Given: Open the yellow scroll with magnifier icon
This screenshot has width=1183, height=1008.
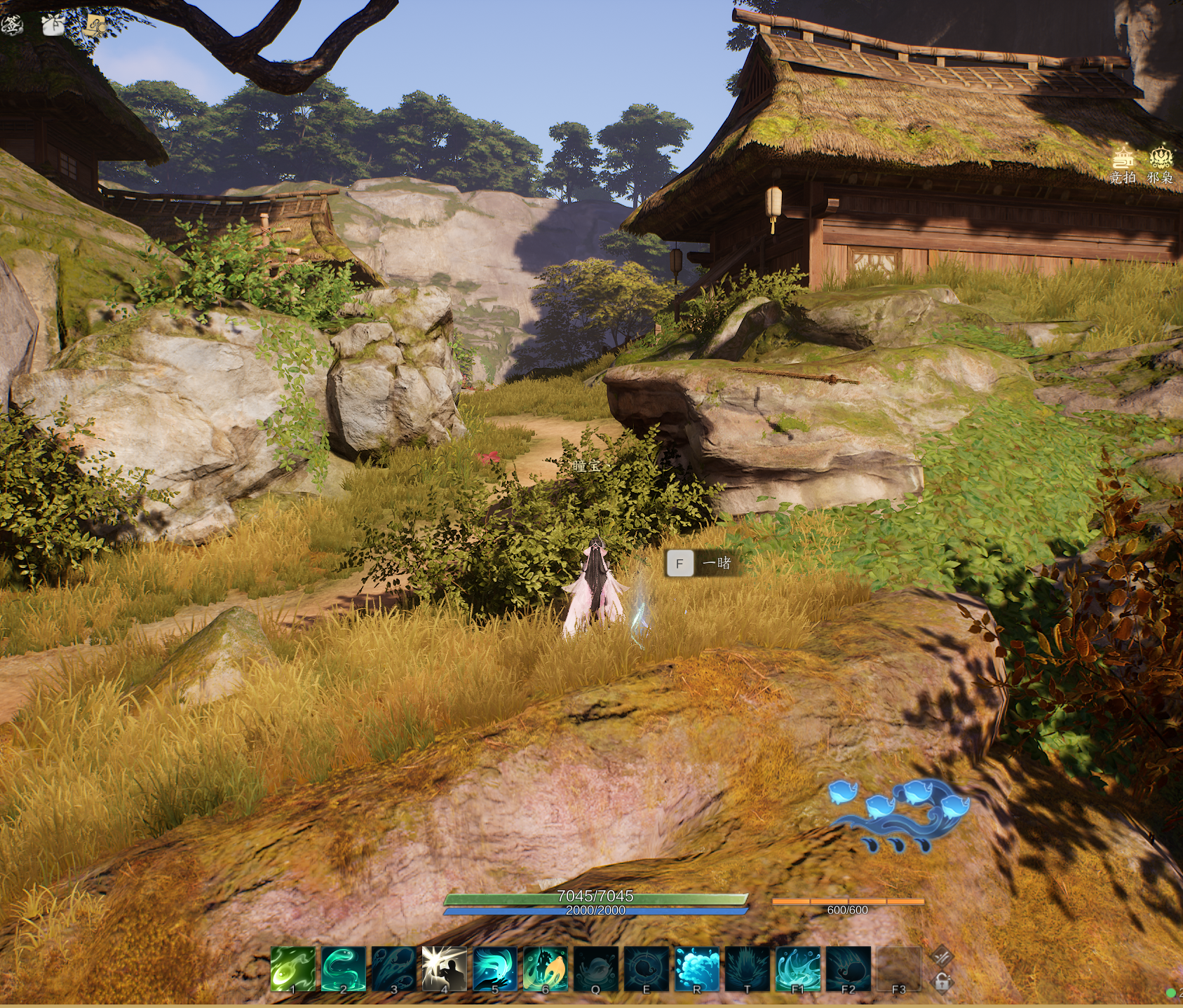Looking at the screenshot, I should (x=95, y=26).
